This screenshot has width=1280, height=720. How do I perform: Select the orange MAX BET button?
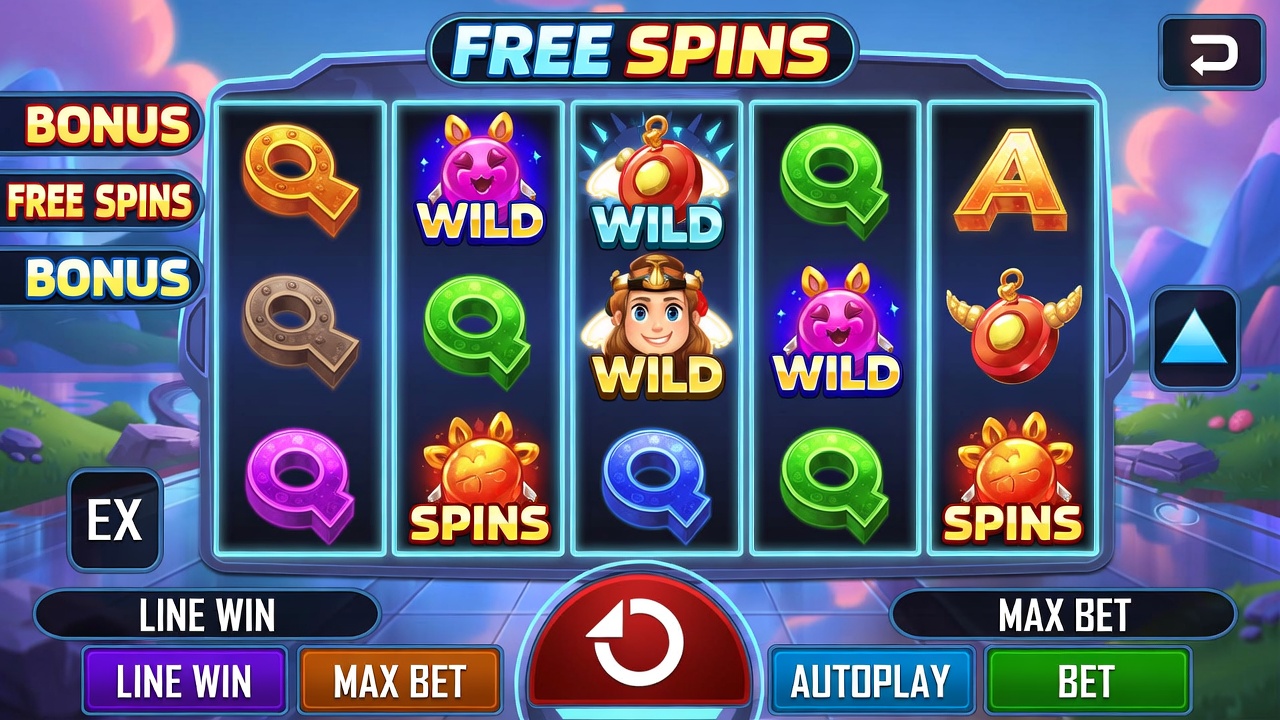coord(400,681)
